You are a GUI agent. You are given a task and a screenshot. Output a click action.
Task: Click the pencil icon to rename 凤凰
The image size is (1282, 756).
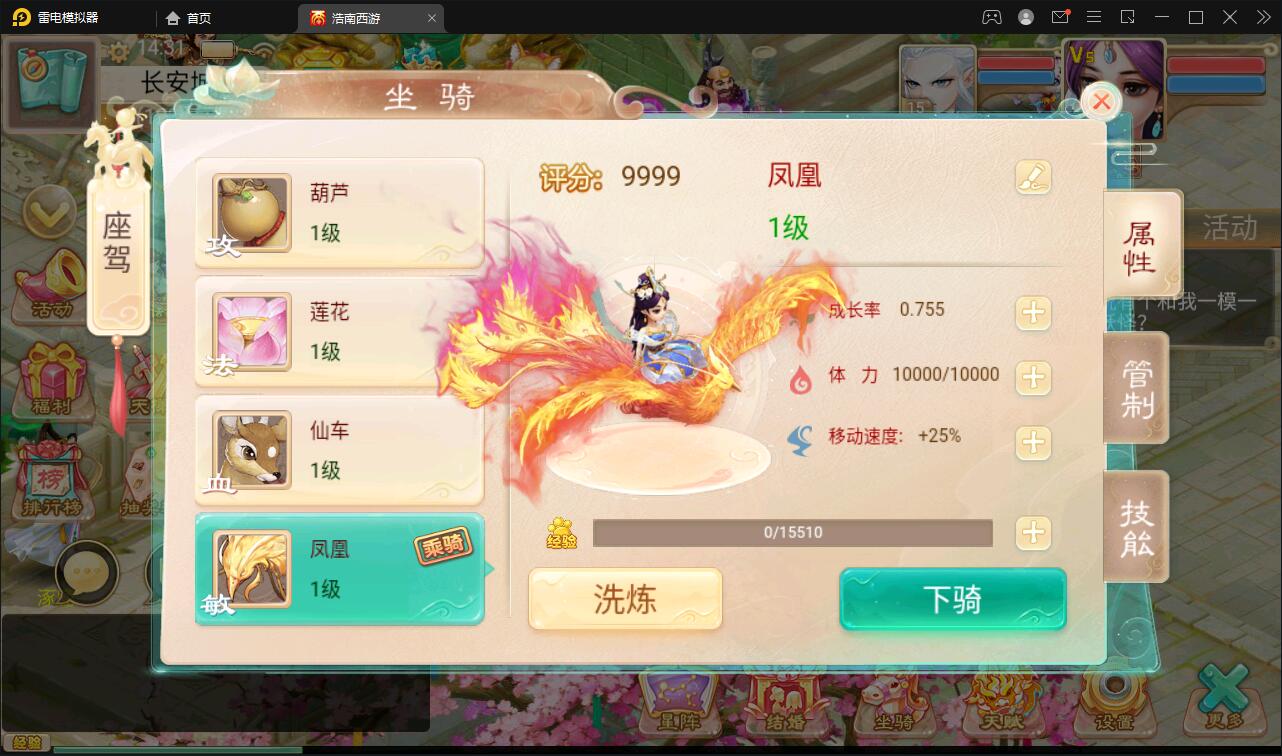pos(1034,177)
